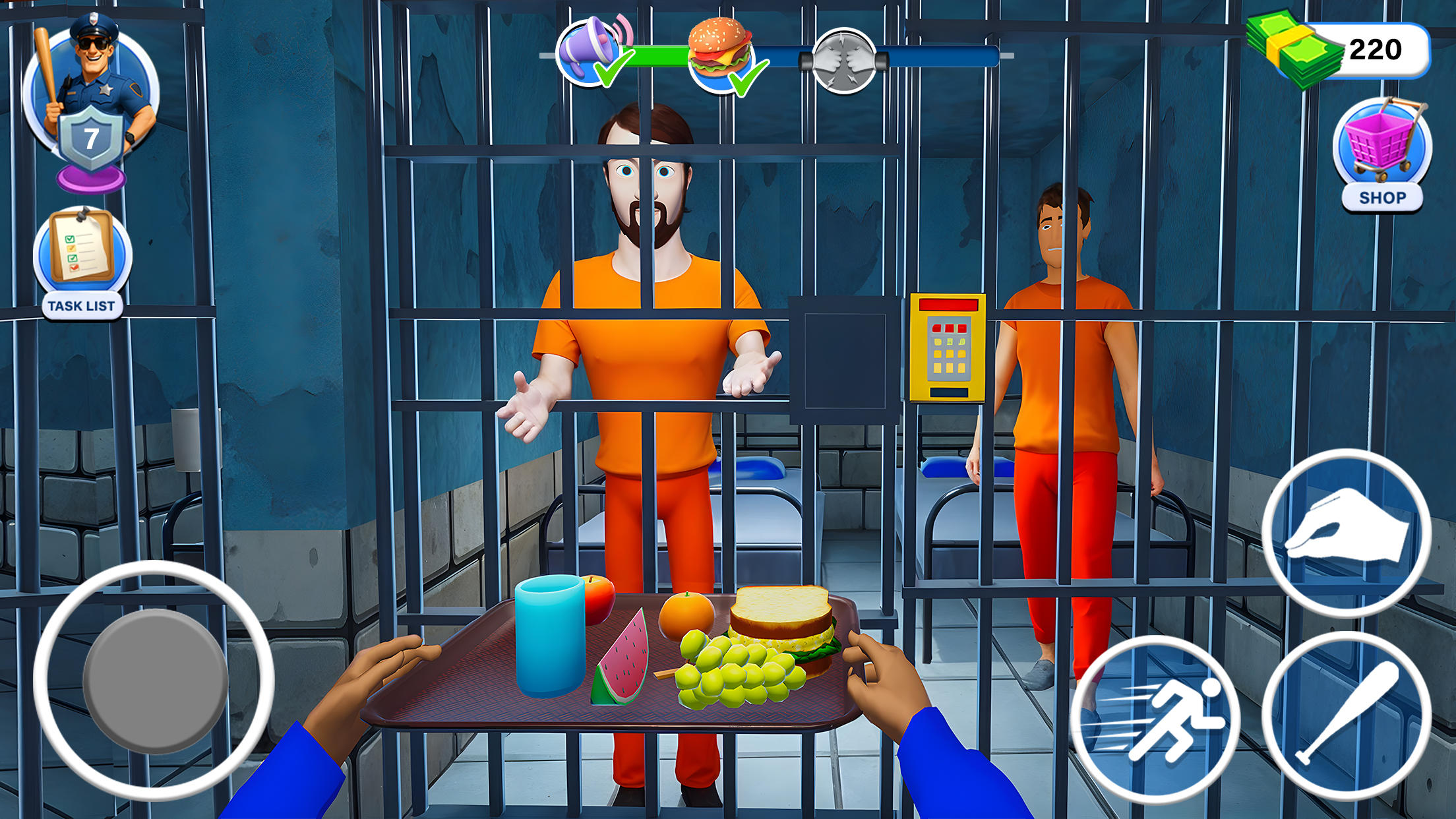Tap the fist-bump checkpoint icon on progress bar
Viewport: 1456px width, 819px height.
click(845, 59)
